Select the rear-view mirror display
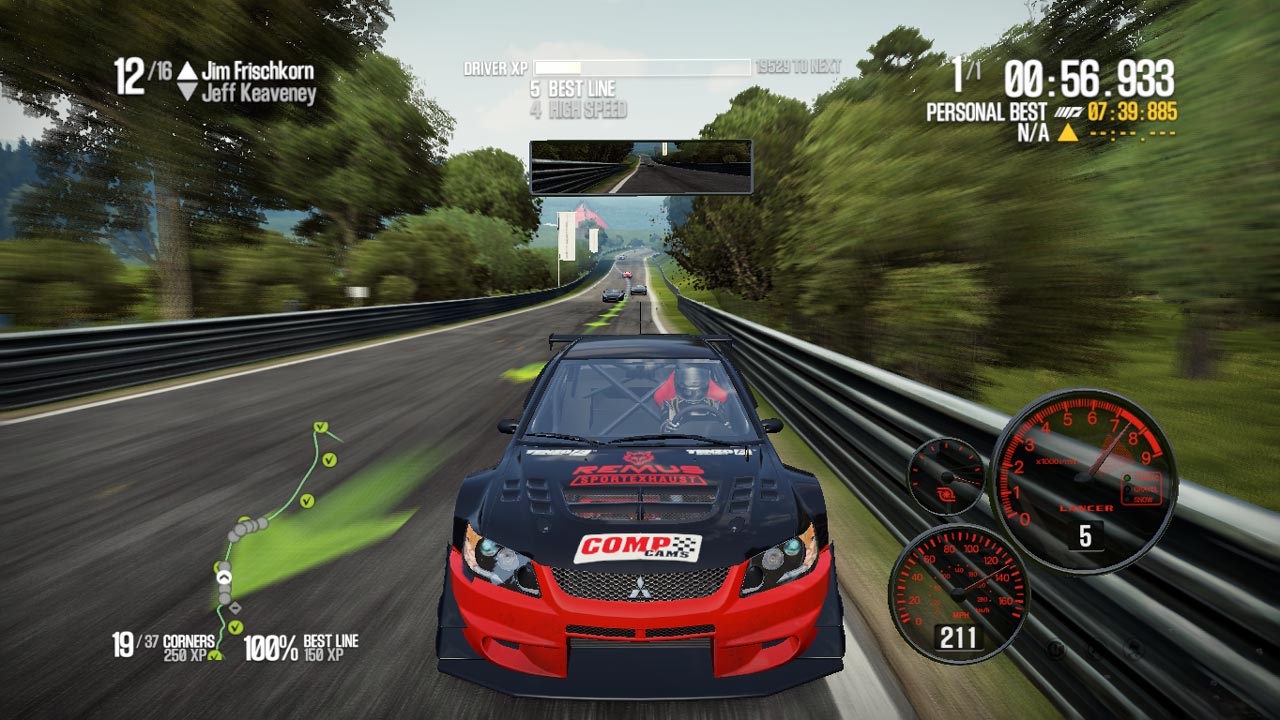Viewport: 1280px width, 720px height. pyautogui.click(x=640, y=166)
